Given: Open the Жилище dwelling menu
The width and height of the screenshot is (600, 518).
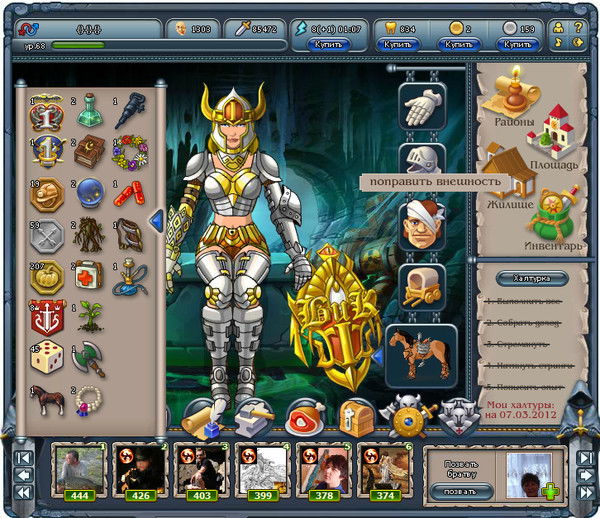Looking at the screenshot, I should pyautogui.click(x=506, y=170).
